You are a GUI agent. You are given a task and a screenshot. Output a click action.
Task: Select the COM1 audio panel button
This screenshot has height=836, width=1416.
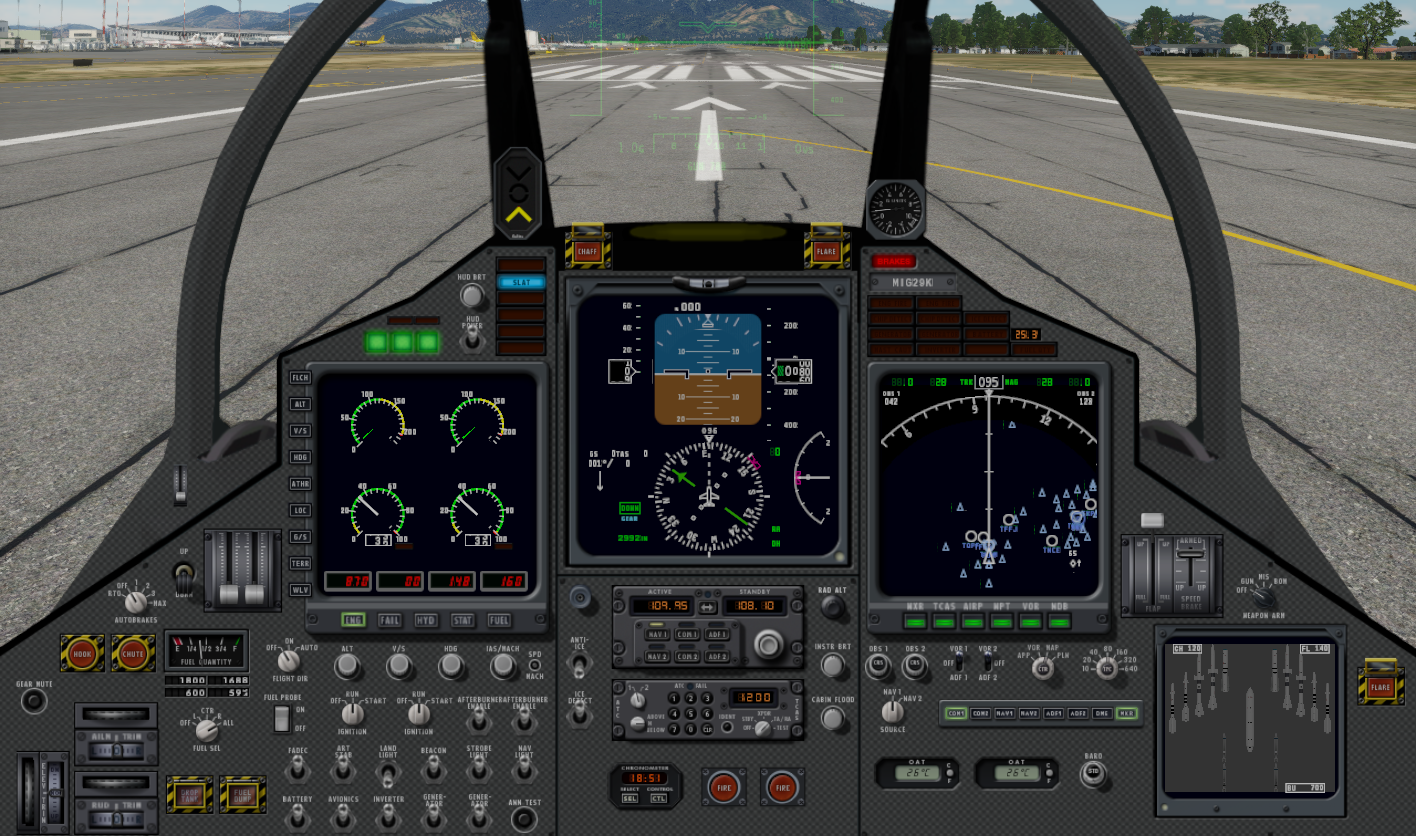tap(957, 713)
